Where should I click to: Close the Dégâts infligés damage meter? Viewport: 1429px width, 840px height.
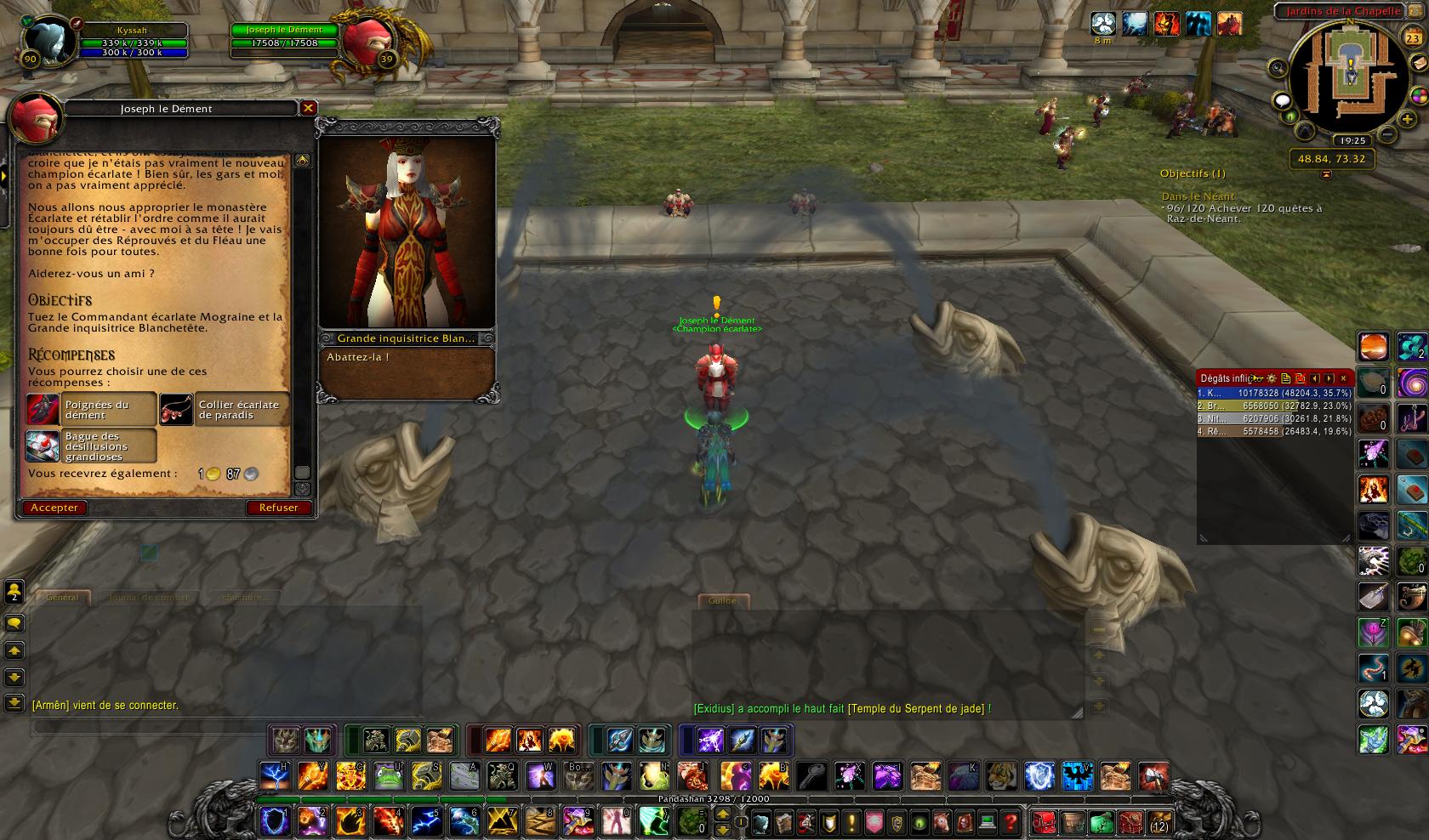pos(1343,378)
